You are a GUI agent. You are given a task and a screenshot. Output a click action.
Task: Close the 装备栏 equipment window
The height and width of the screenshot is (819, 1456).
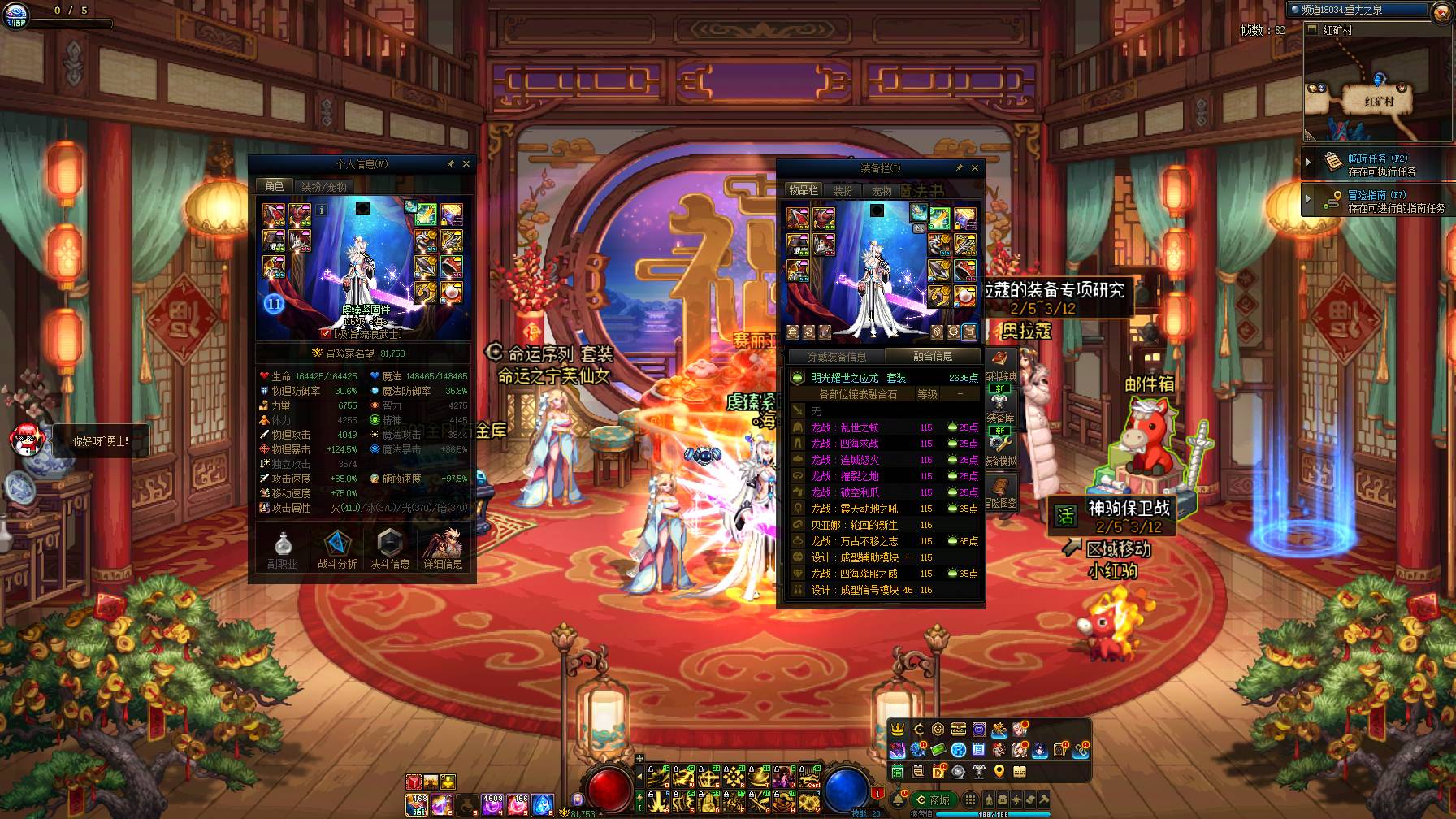(975, 168)
